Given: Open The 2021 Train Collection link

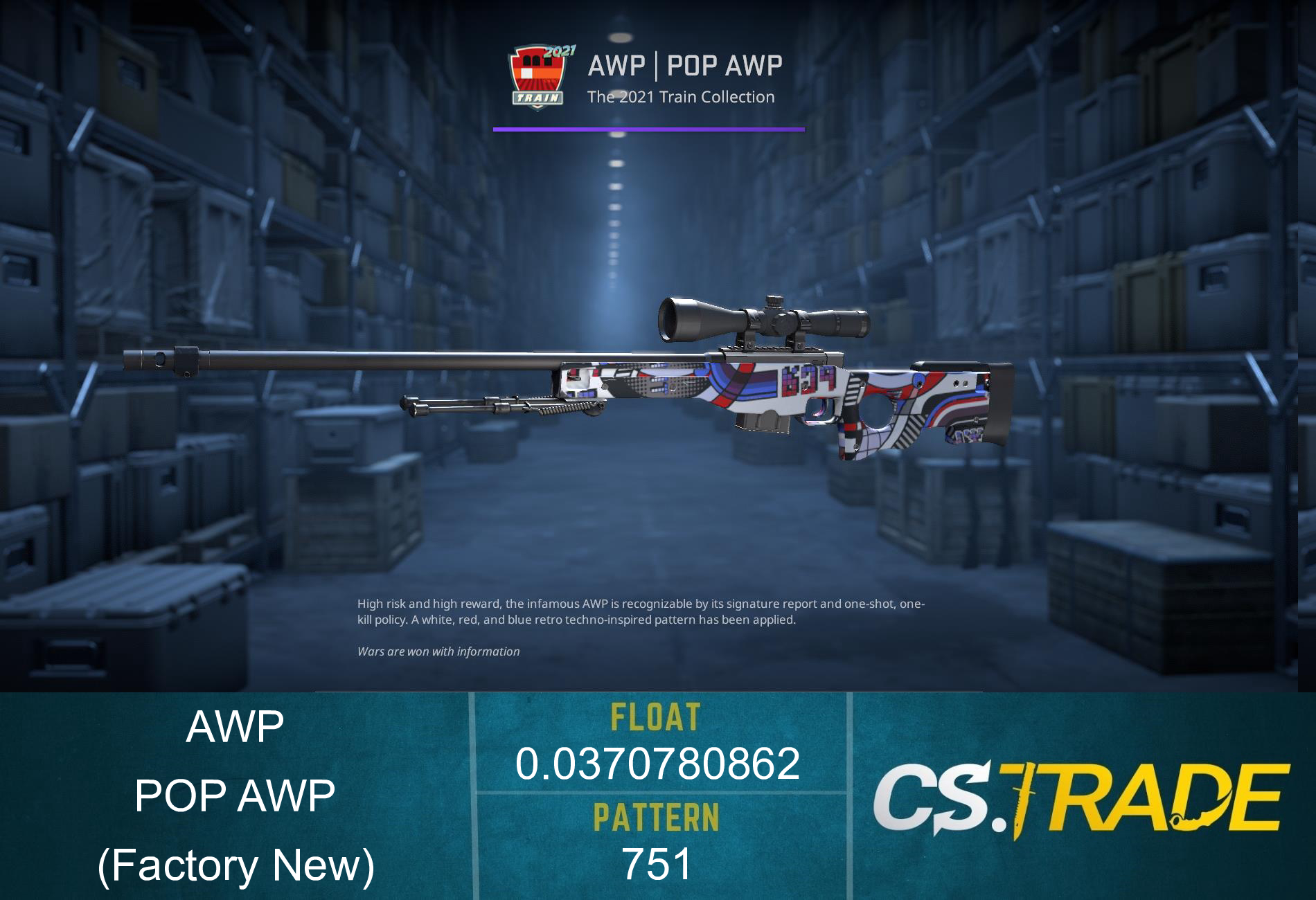Looking at the screenshot, I should [x=679, y=97].
